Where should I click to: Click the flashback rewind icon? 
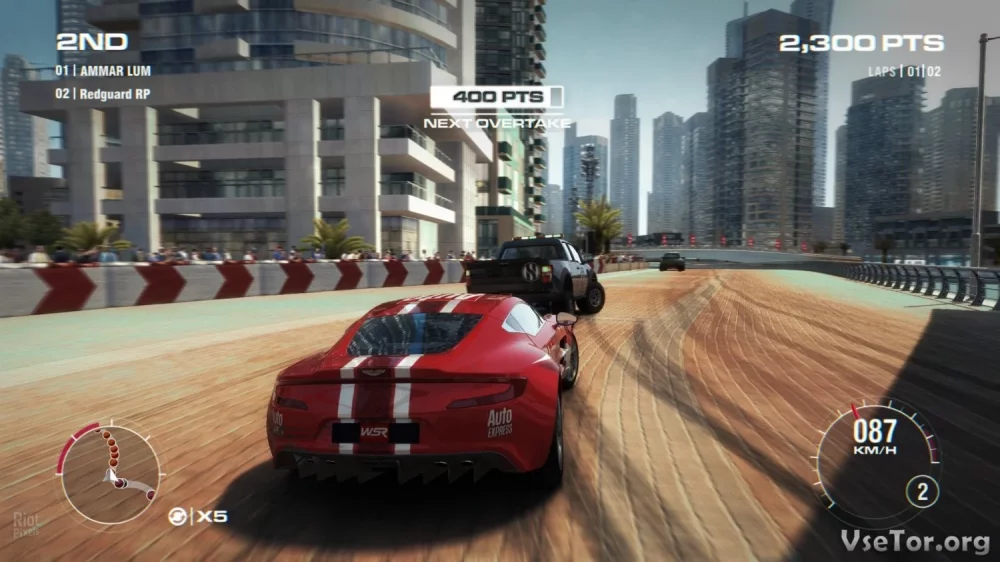pyautogui.click(x=177, y=516)
